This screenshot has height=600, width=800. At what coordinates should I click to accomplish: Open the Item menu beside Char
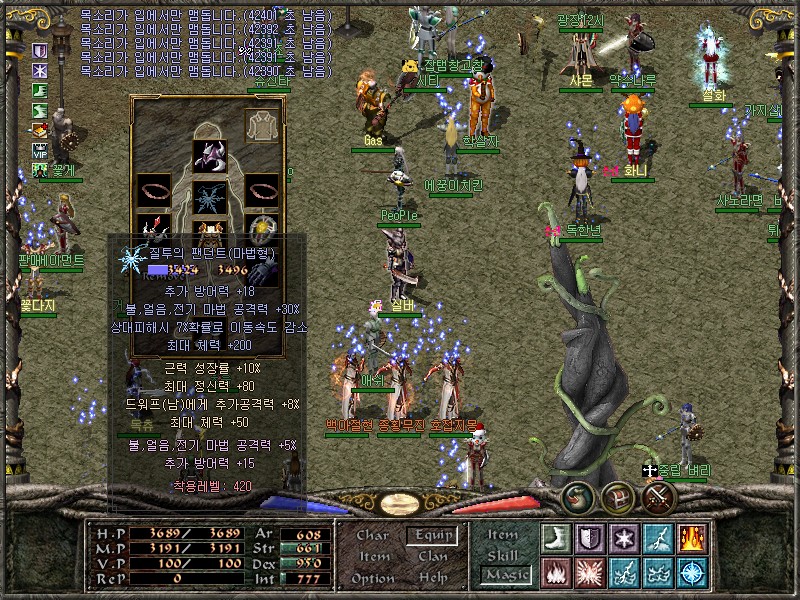(x=373, y=556)
